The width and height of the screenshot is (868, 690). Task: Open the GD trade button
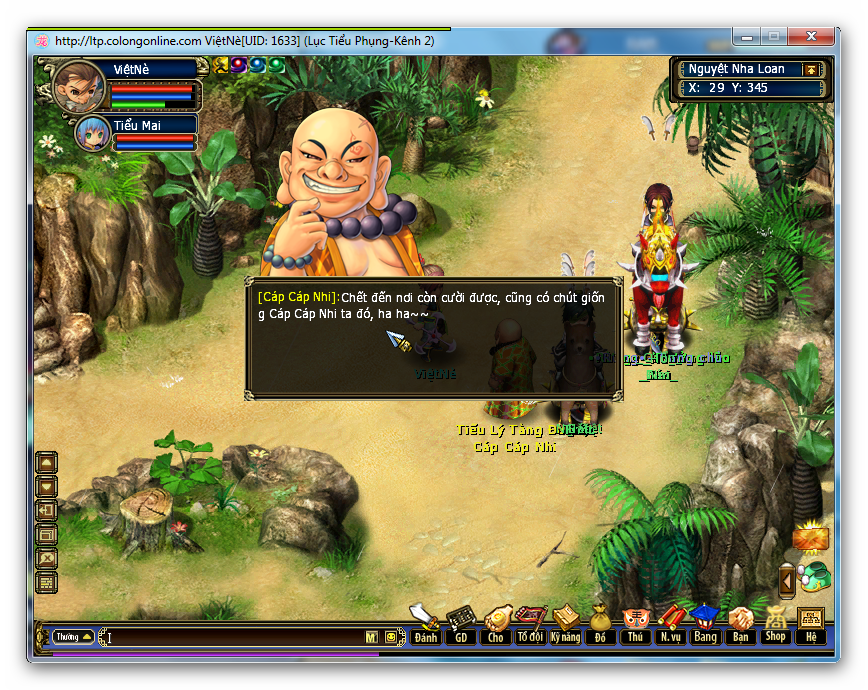coord(461,625)
